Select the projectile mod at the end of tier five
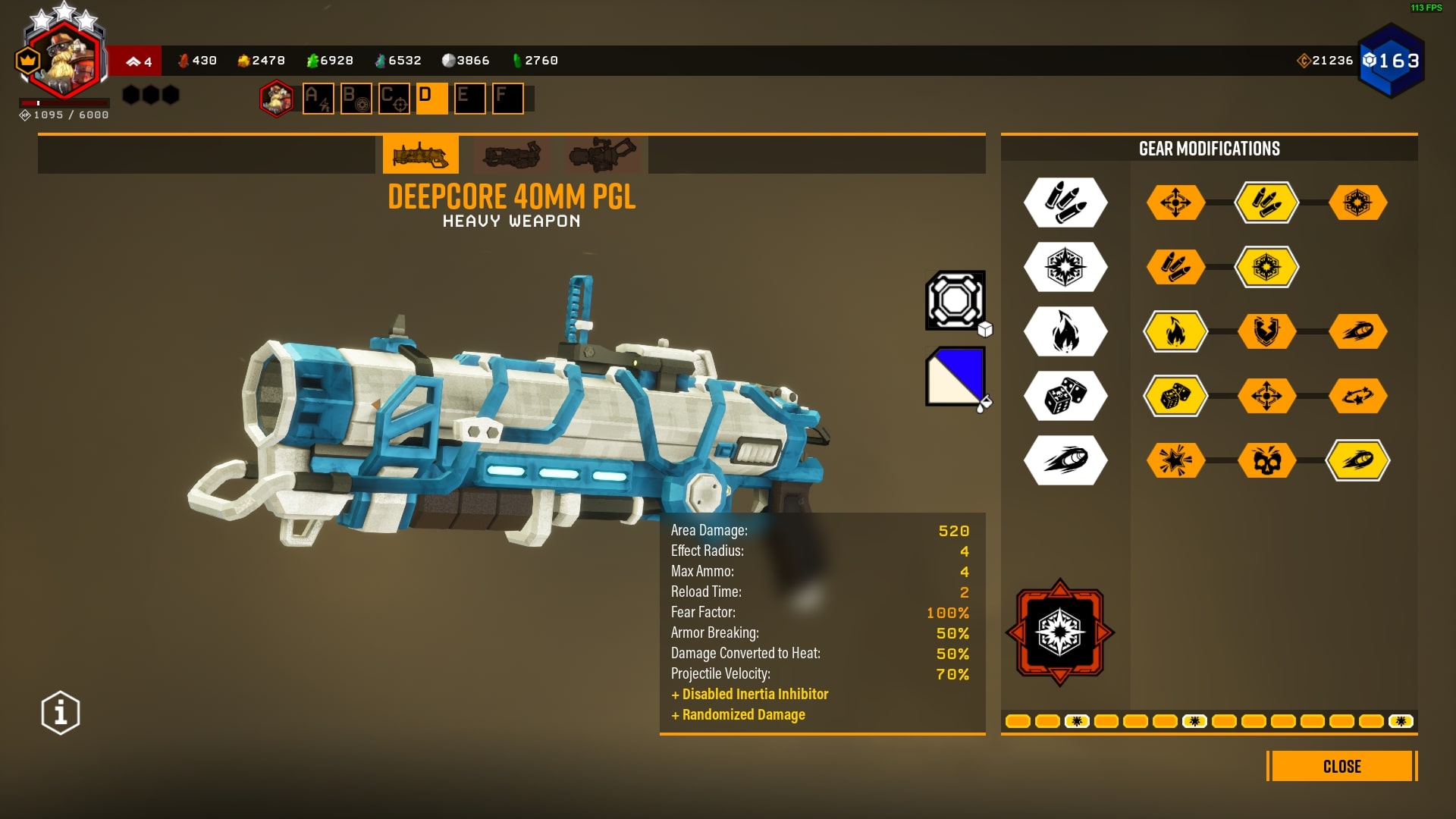This screenshot has width=1456, height=819. (x=1357, y=460)
